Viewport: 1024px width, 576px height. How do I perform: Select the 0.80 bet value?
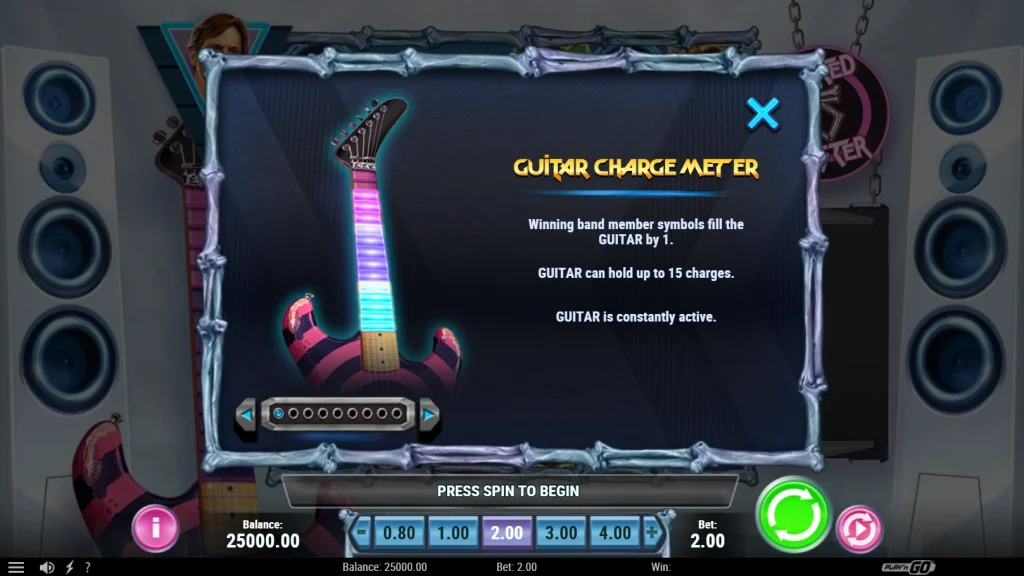399,533
